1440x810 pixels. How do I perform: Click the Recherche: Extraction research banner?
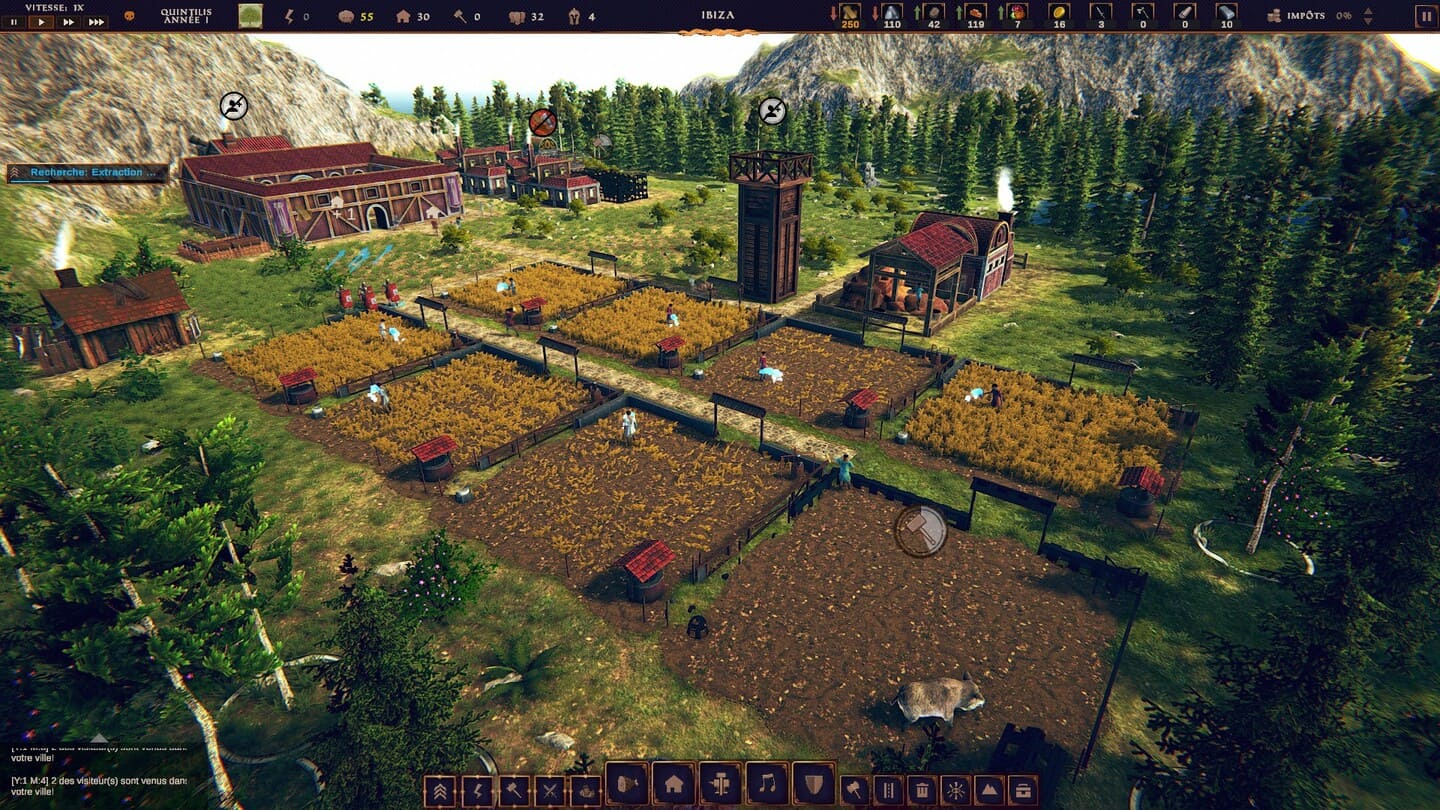[88, 173]
